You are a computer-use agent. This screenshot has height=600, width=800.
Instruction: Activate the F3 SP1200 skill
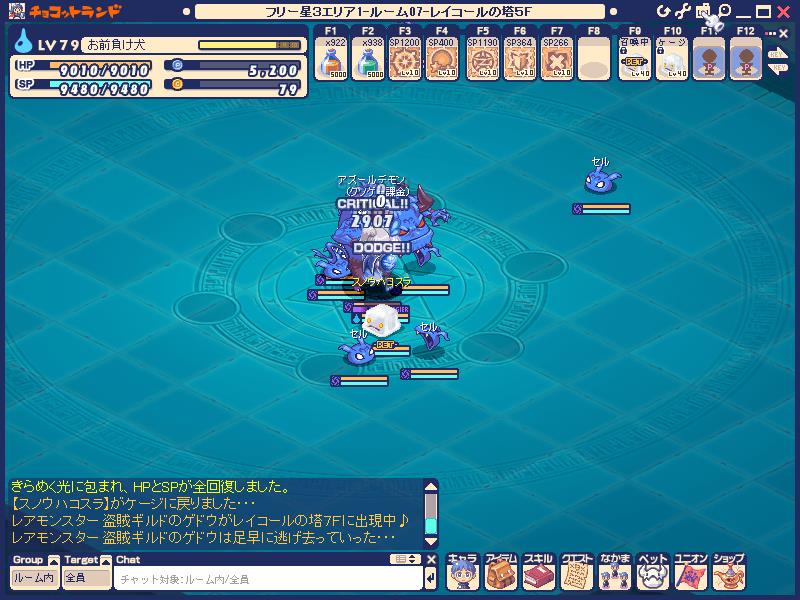tap(404, 62)
